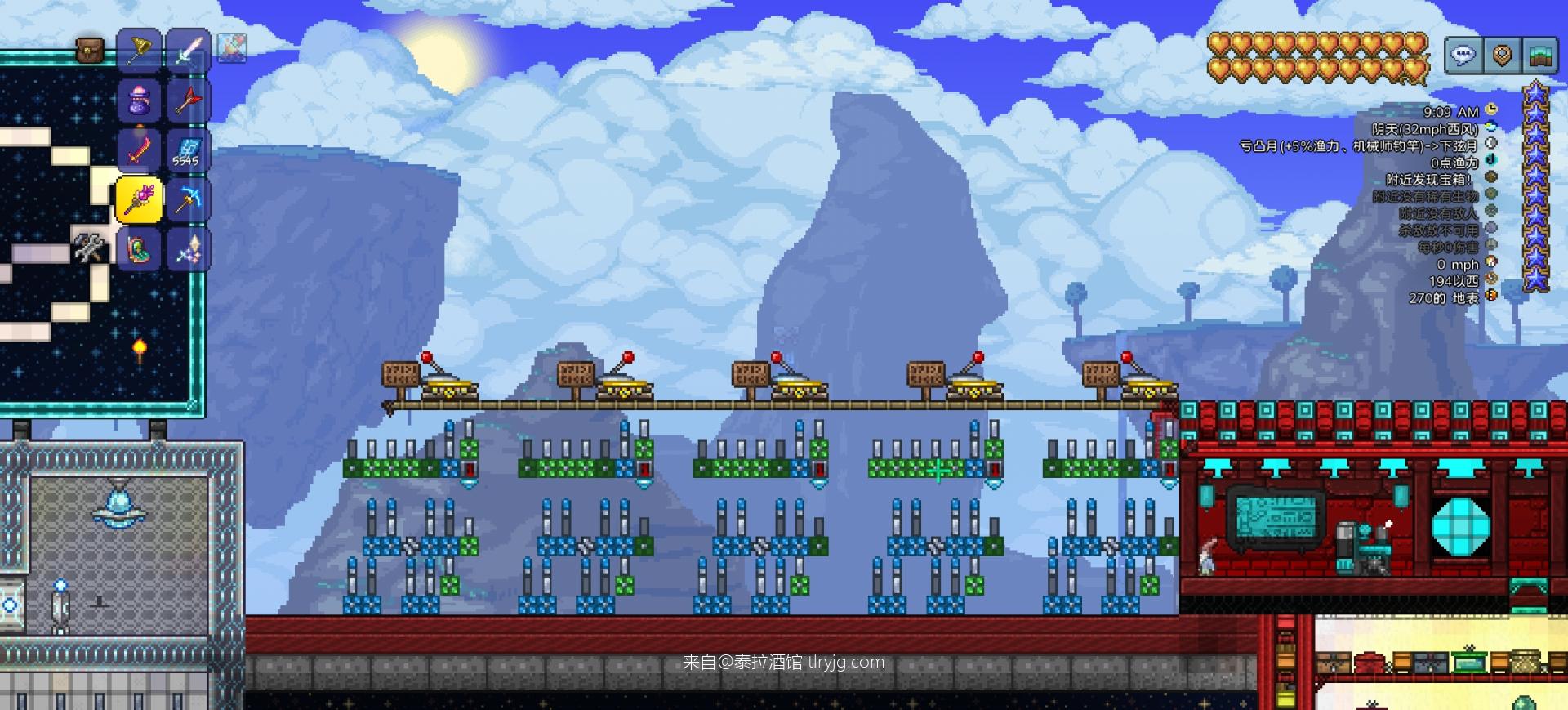Image resolution: width=1568 pixels, height=710 pixels.
Task: Select the green shell item slot
Action: (x=140, y=248)
